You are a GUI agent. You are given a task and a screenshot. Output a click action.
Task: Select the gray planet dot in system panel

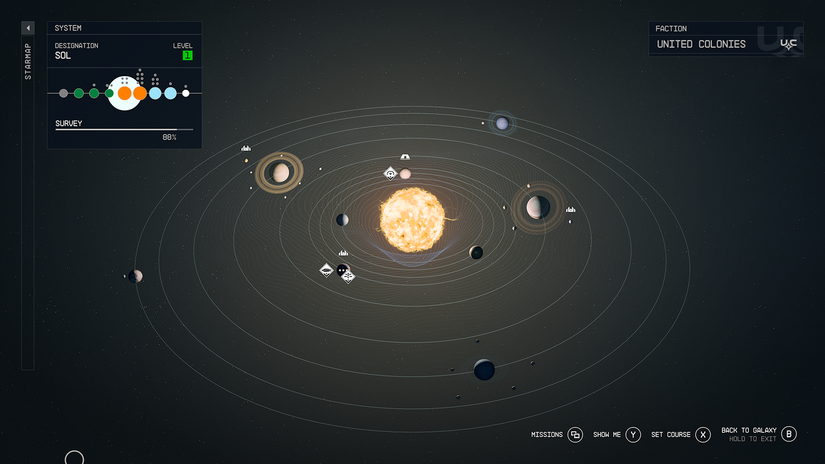pyautogui.click(x=64, y=93)
